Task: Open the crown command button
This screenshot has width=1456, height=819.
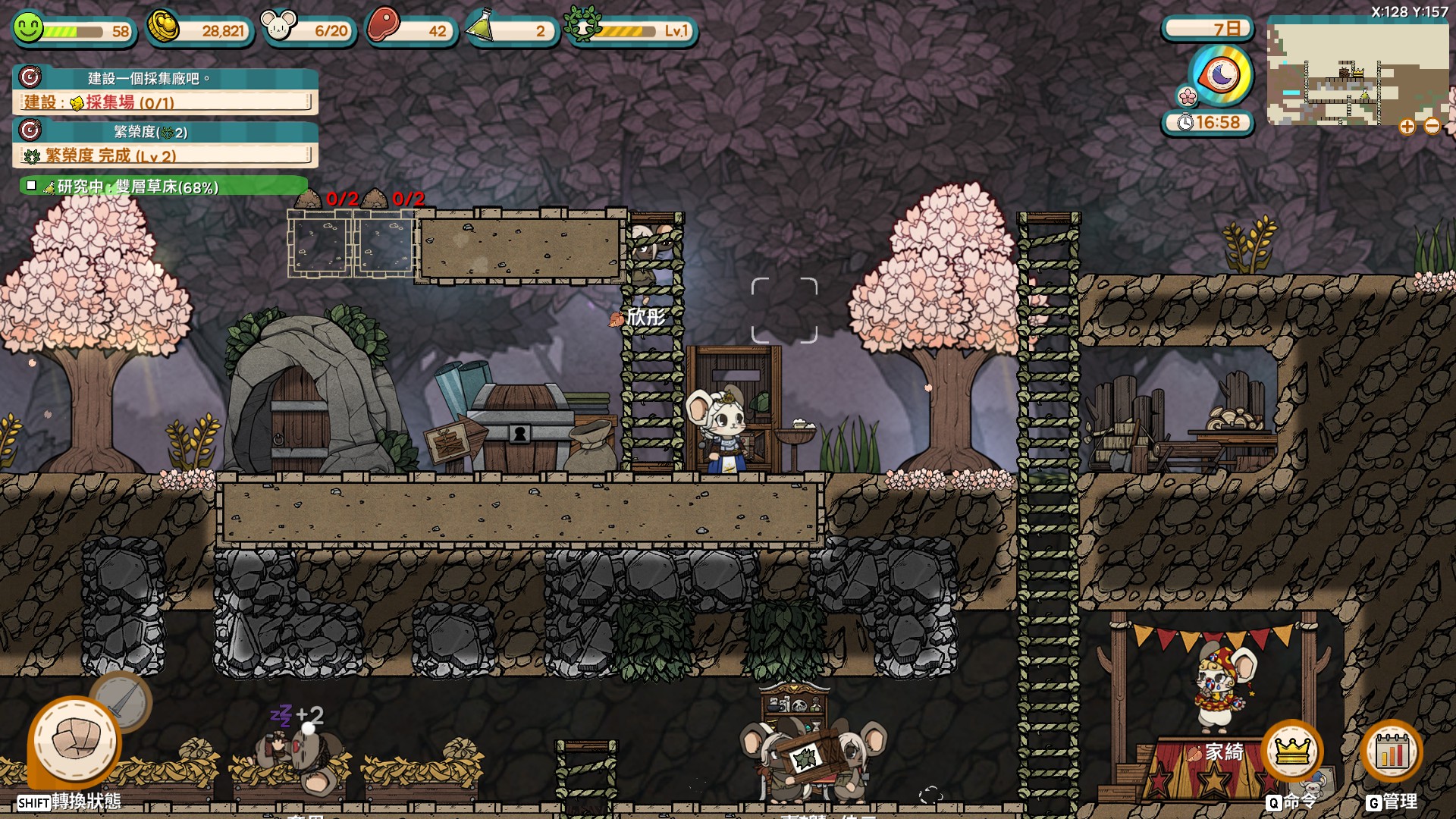Action: click(x=1292, y=751)
